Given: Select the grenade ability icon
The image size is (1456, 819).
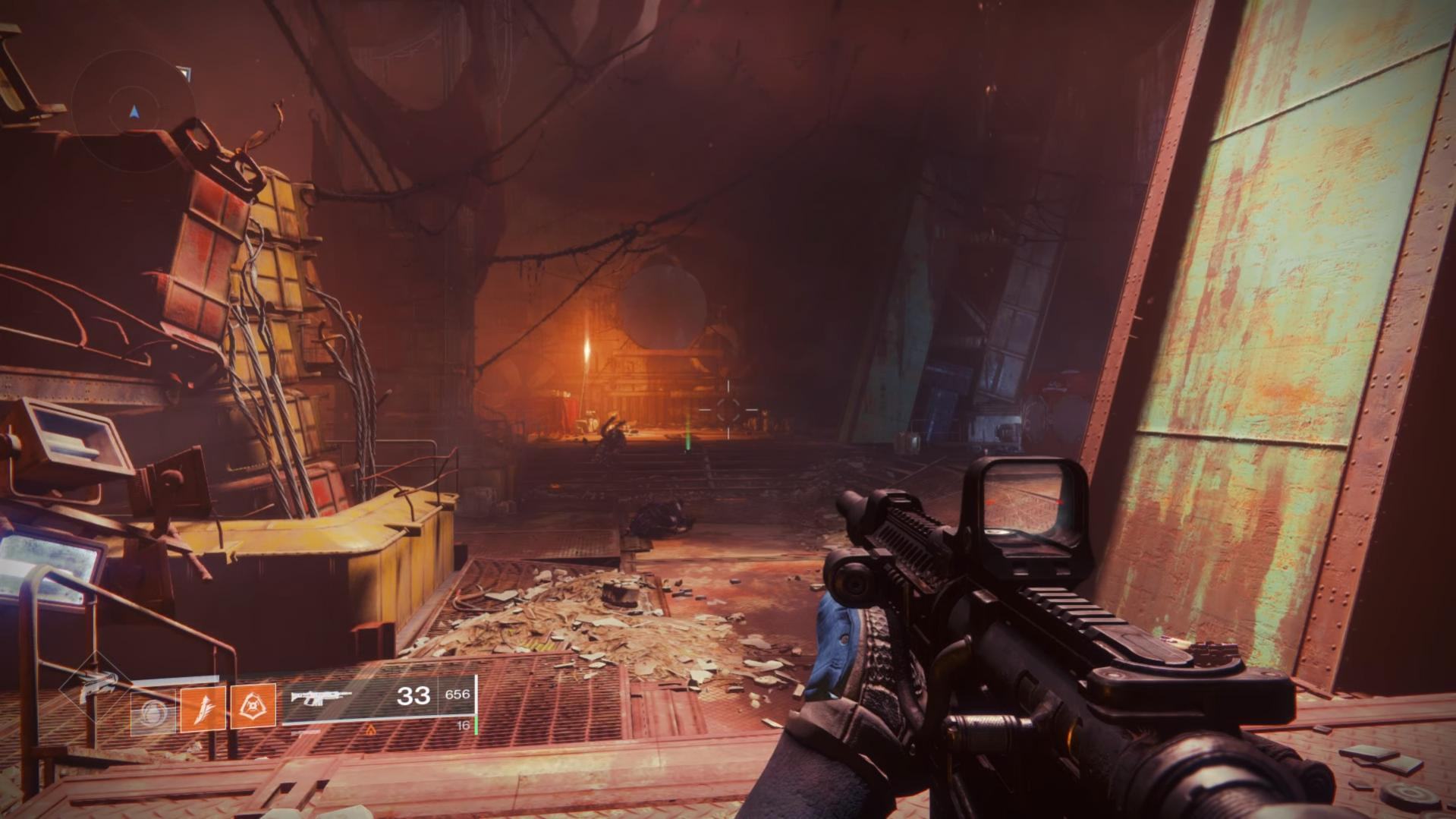Looking at the screenshot, I should pos(153,715).
